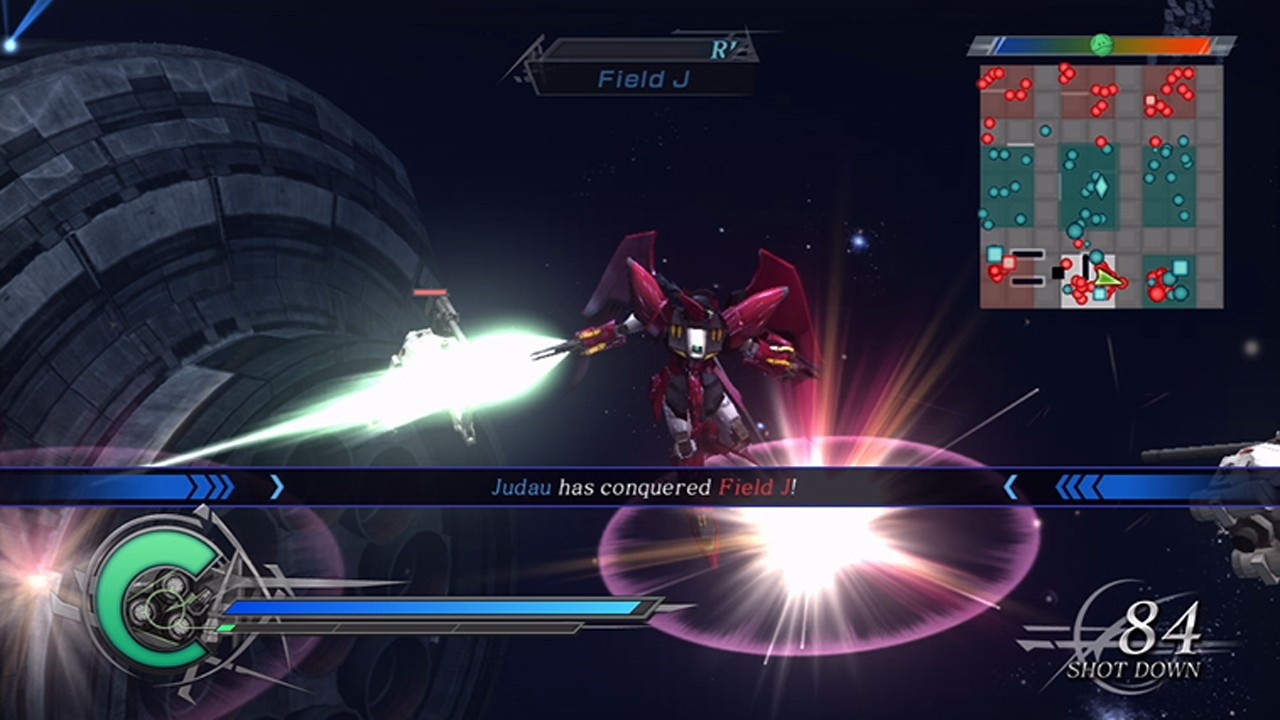Click the single blue chevron left of the announcement
Image resolution: width=1280 pixels, height=720 pixels.
277,487
